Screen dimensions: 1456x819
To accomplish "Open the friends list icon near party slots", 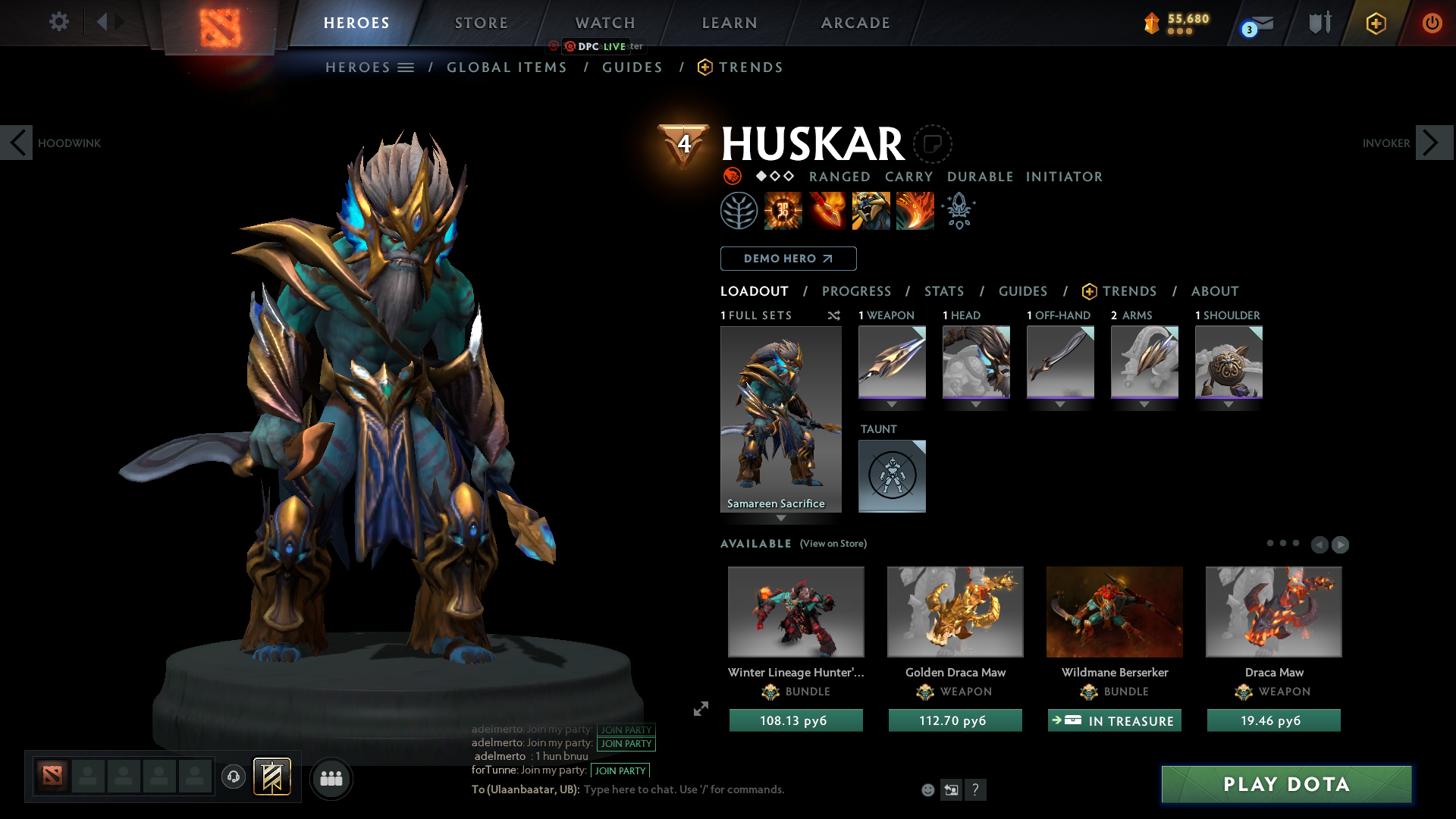I will pos(331,778).
